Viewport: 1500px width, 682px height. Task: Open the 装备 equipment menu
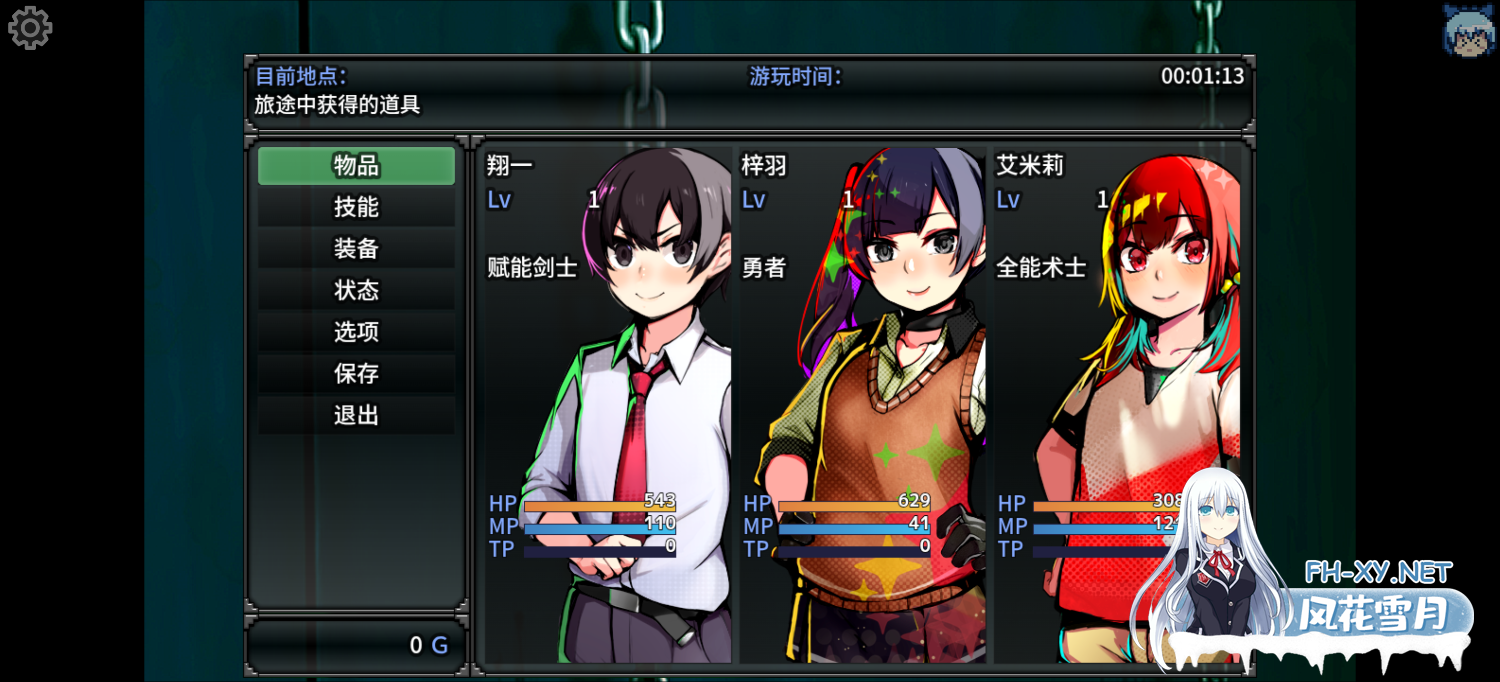point(356,249)
